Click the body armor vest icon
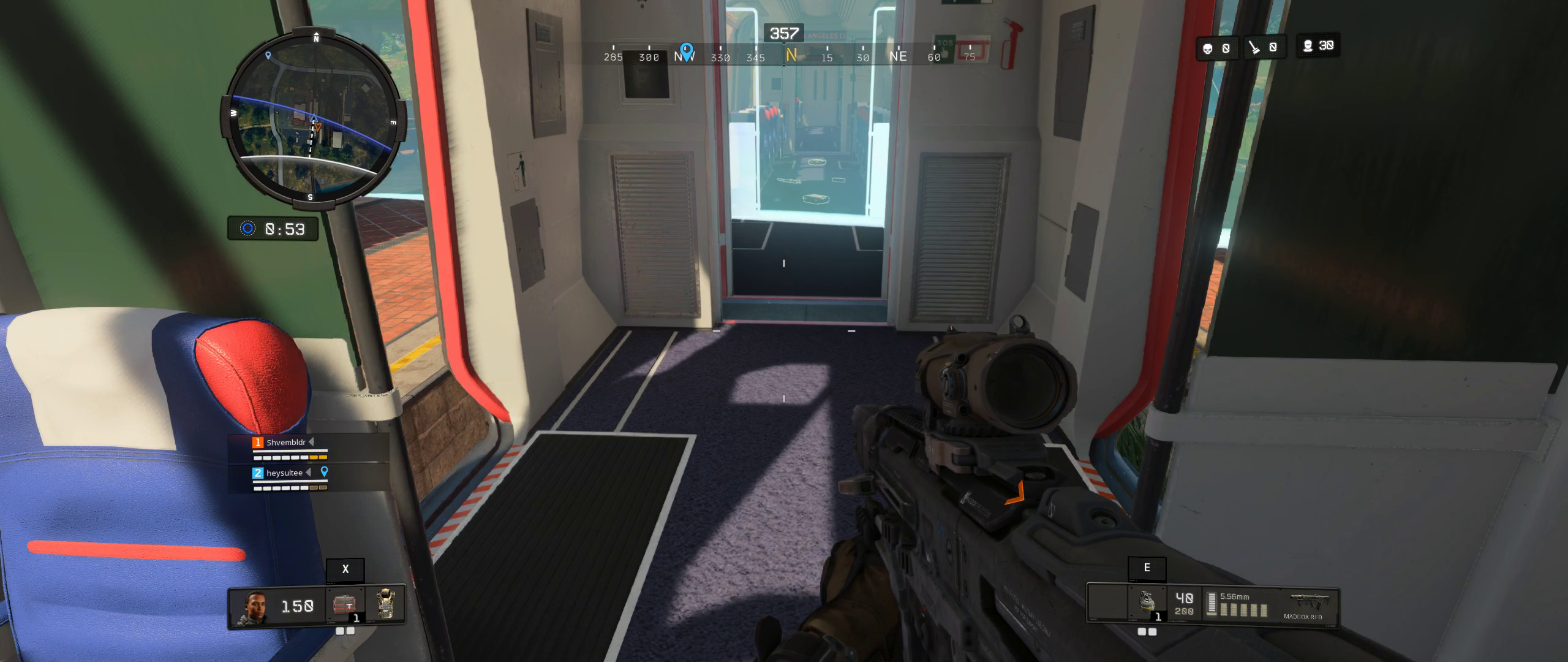 tap(386, 604)
